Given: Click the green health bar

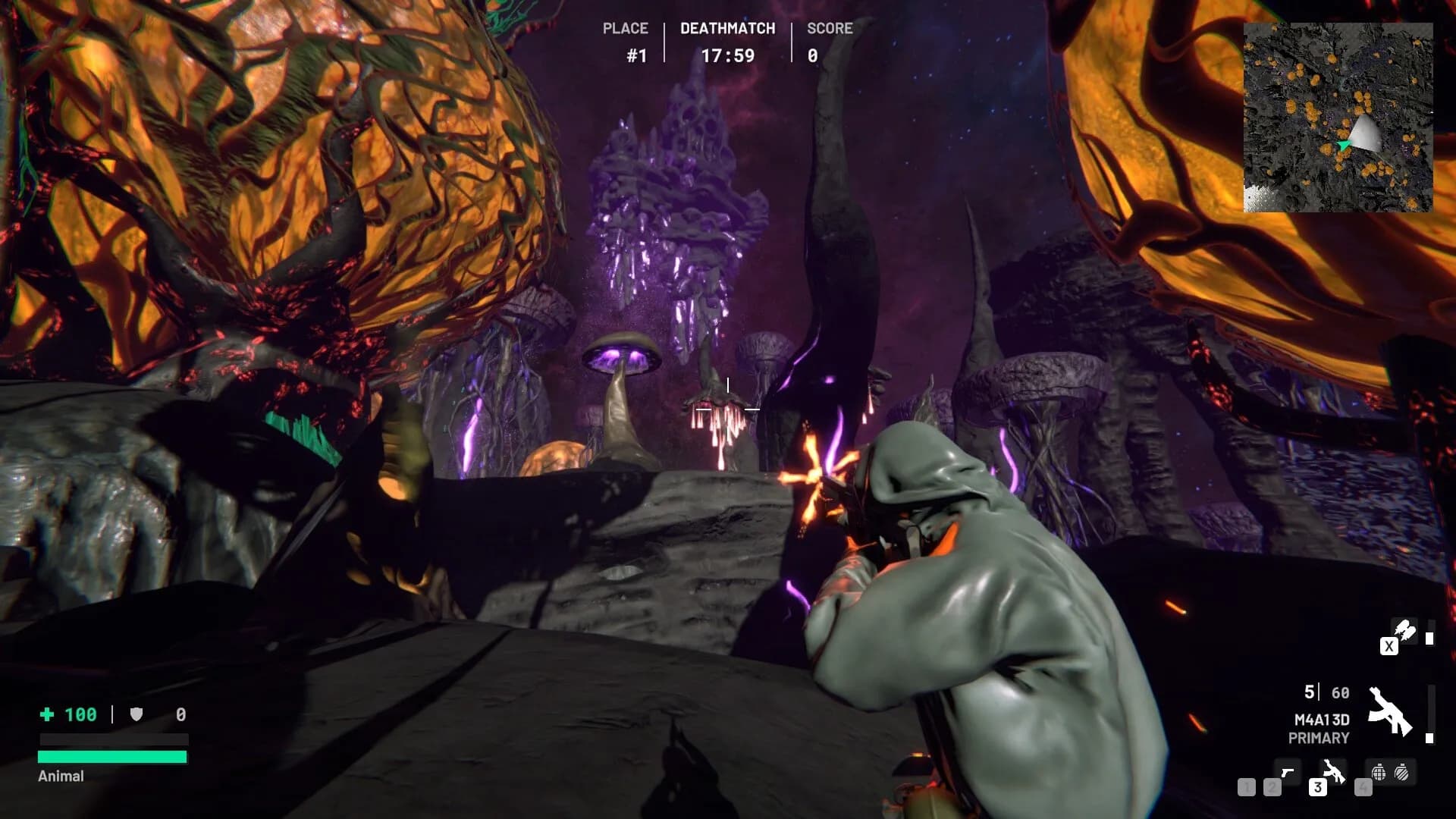Looking at the screenshot, I should point(112,755).
